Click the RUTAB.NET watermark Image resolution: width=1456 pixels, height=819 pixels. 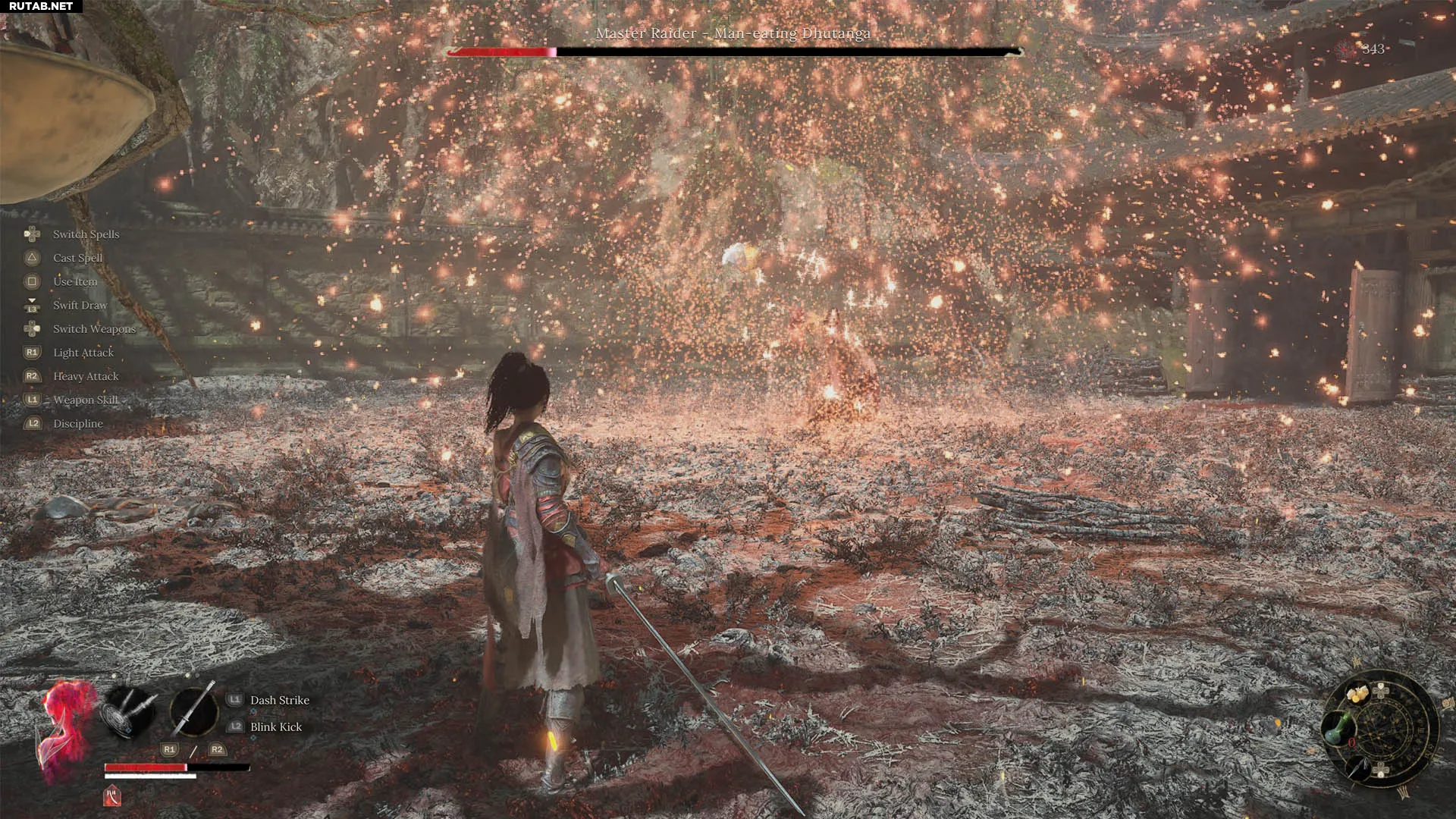click(x=41, y=6)
